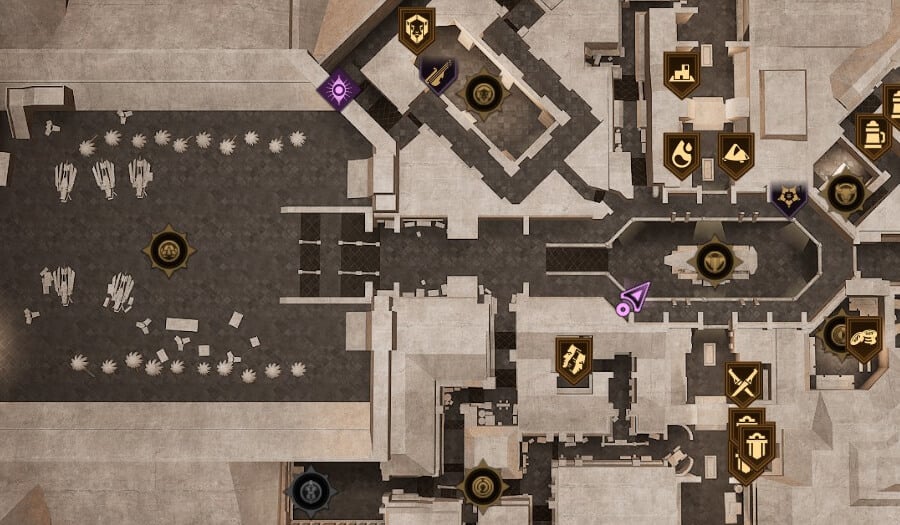Click the purple glowing orb diamond marker
The width and height of the screenshot is (900, 525).
pos(339,91)
